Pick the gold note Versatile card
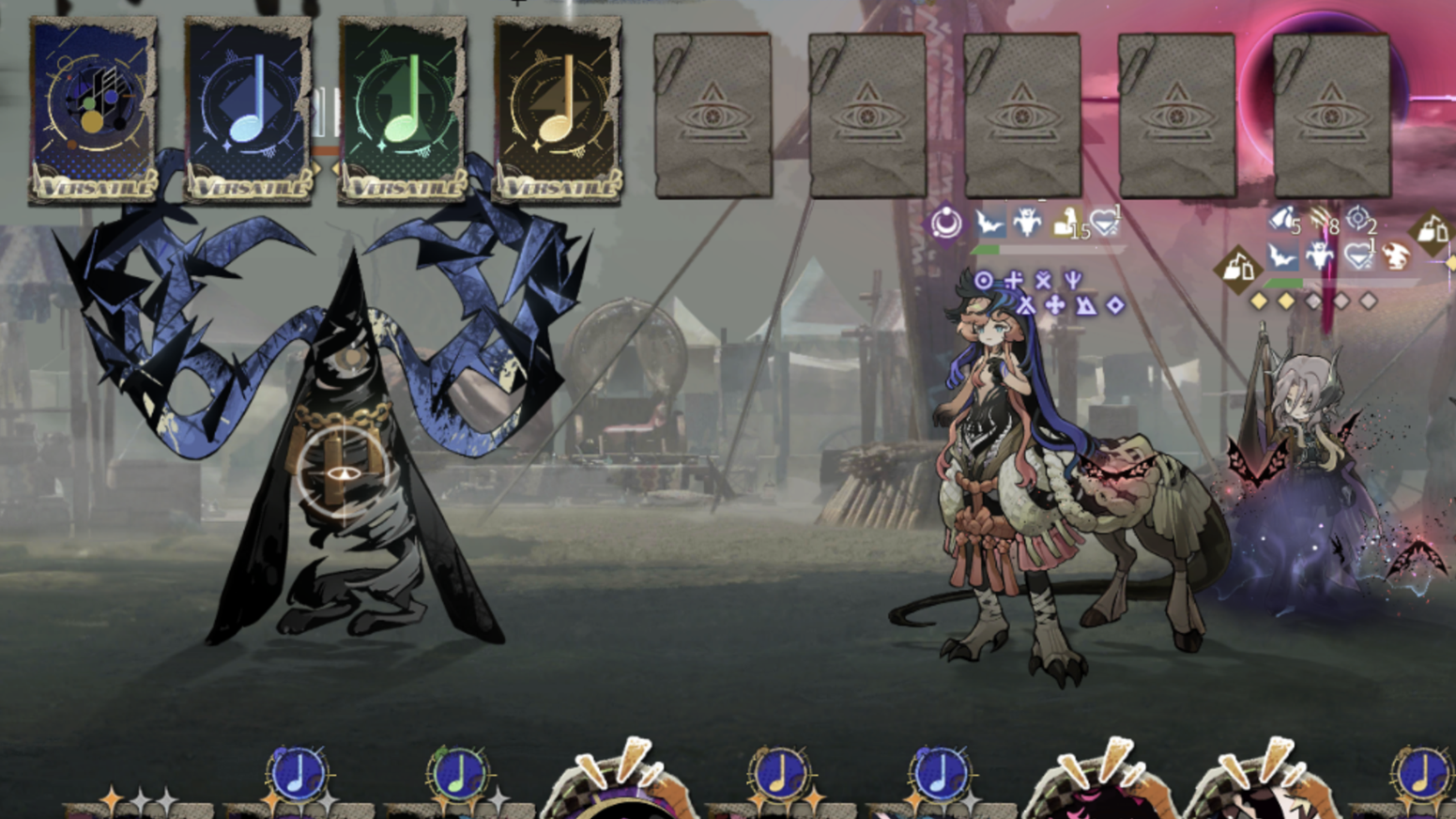The height and width of the screenshot is (819, 1456). pos(558,109)
